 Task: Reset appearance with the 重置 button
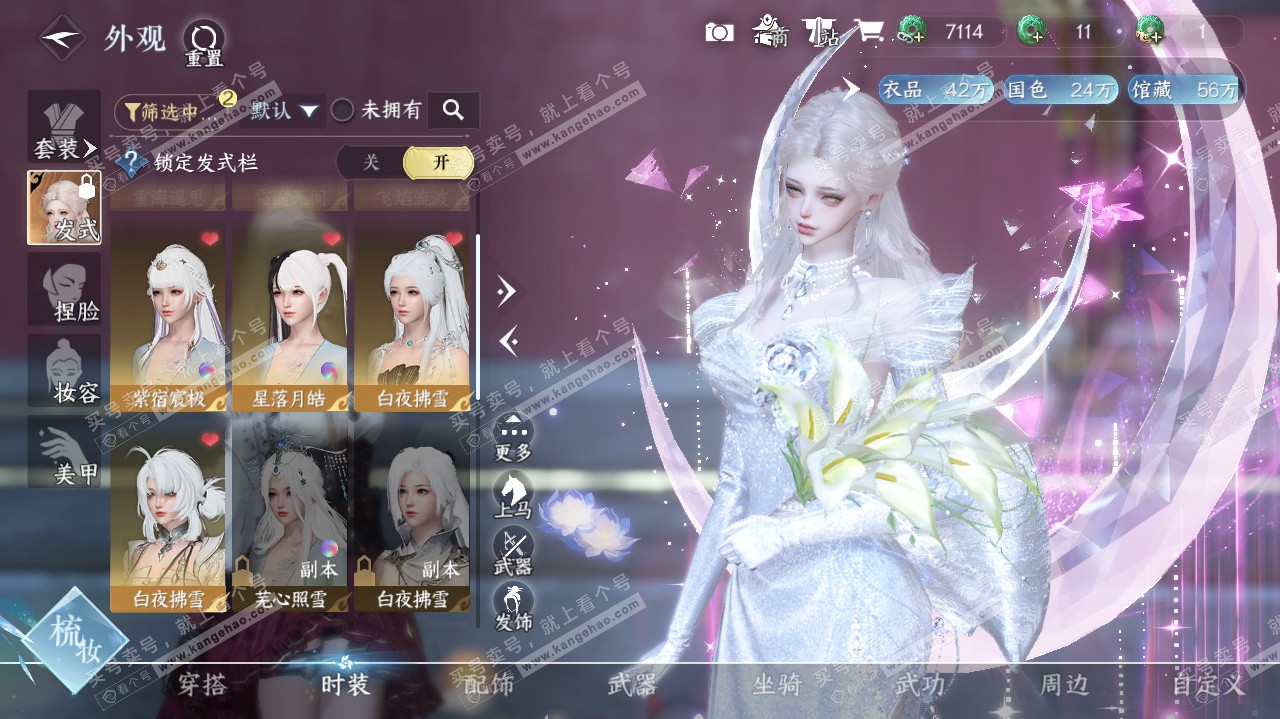coord(203,43)
